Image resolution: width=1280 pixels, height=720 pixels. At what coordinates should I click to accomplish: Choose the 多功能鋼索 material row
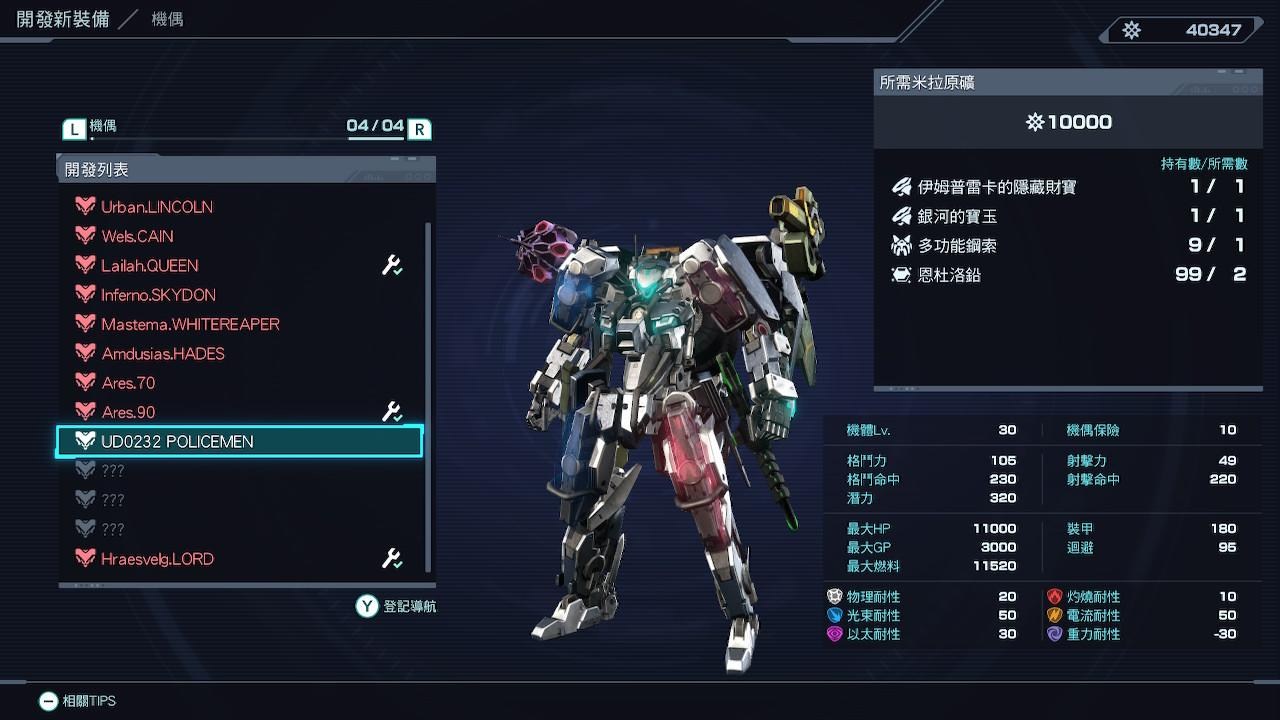[x=1066, y=245]
